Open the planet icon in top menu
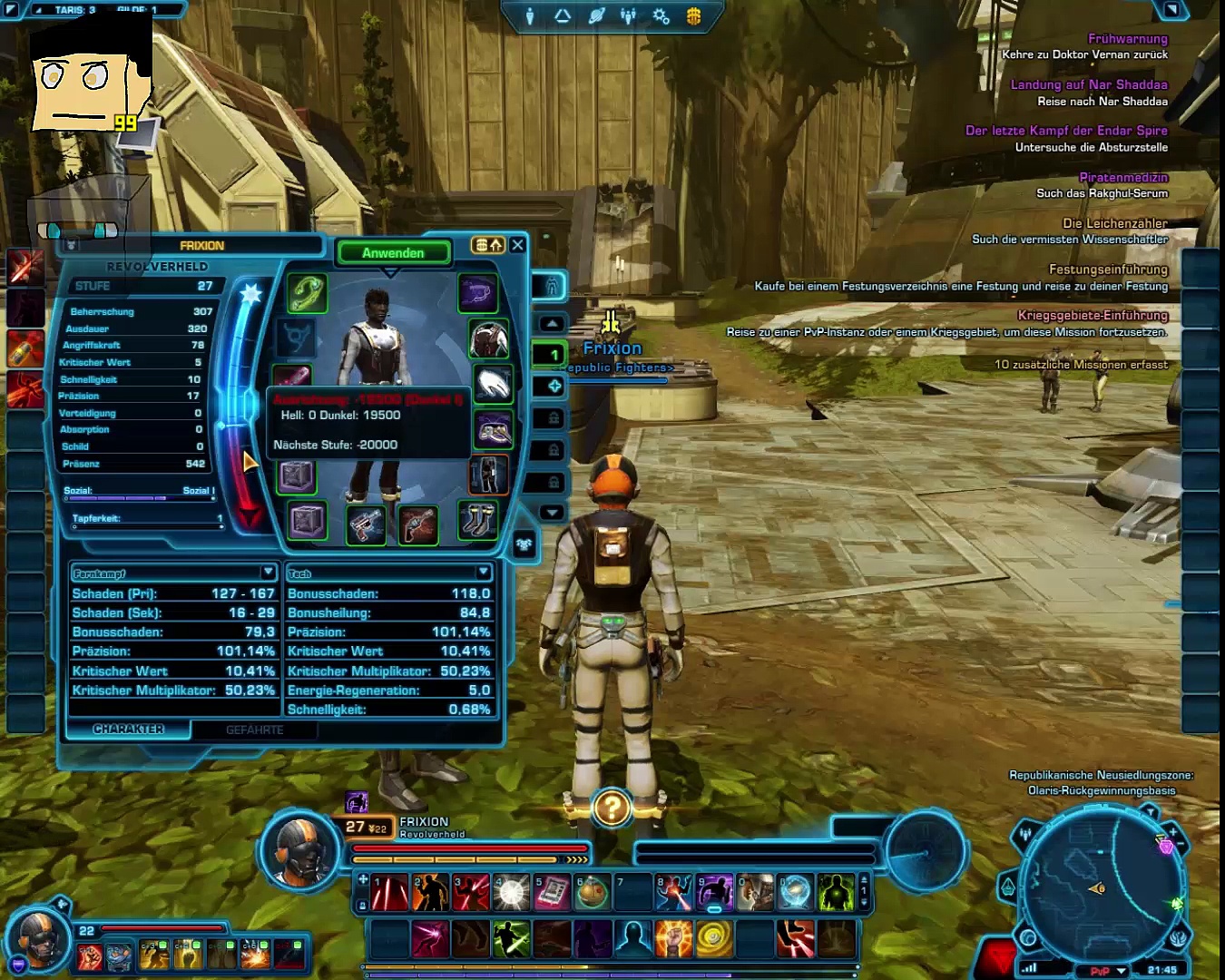Screen dimensions: 1225x980 point(596,16)
